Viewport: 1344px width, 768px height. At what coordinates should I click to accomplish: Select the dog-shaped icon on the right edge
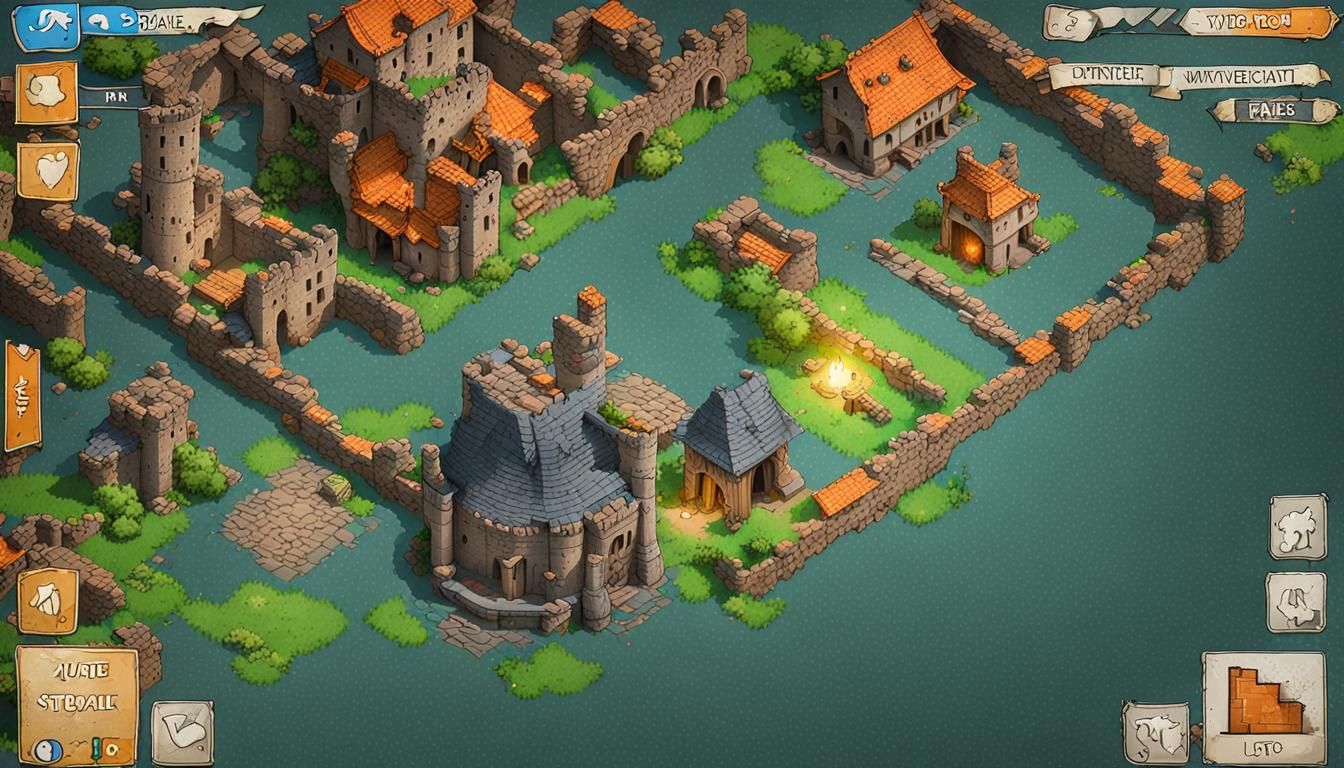pyautogui.click(x=1297, y=529)
